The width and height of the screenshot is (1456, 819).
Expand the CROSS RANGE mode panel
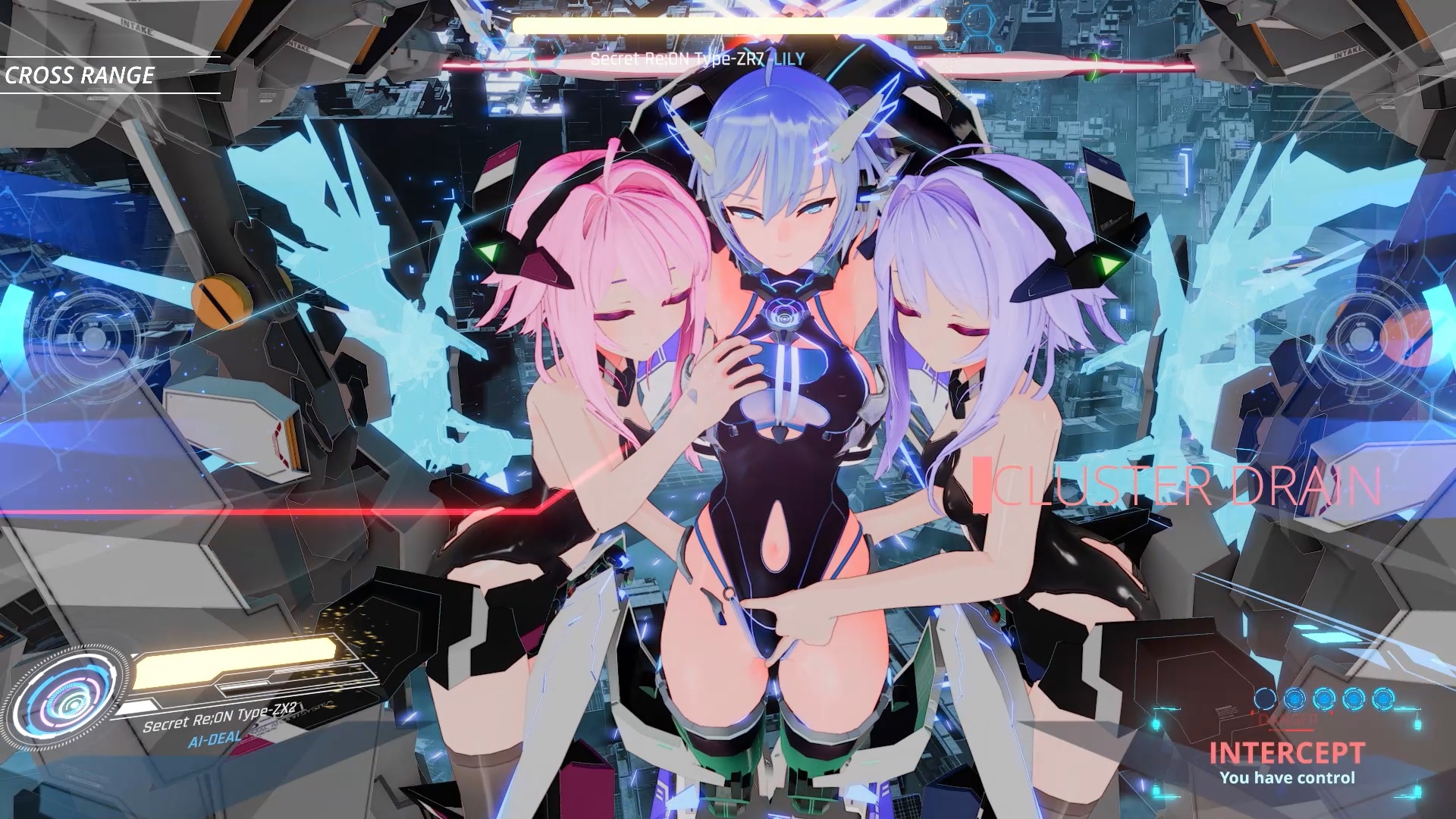click(x=80, y=76)
